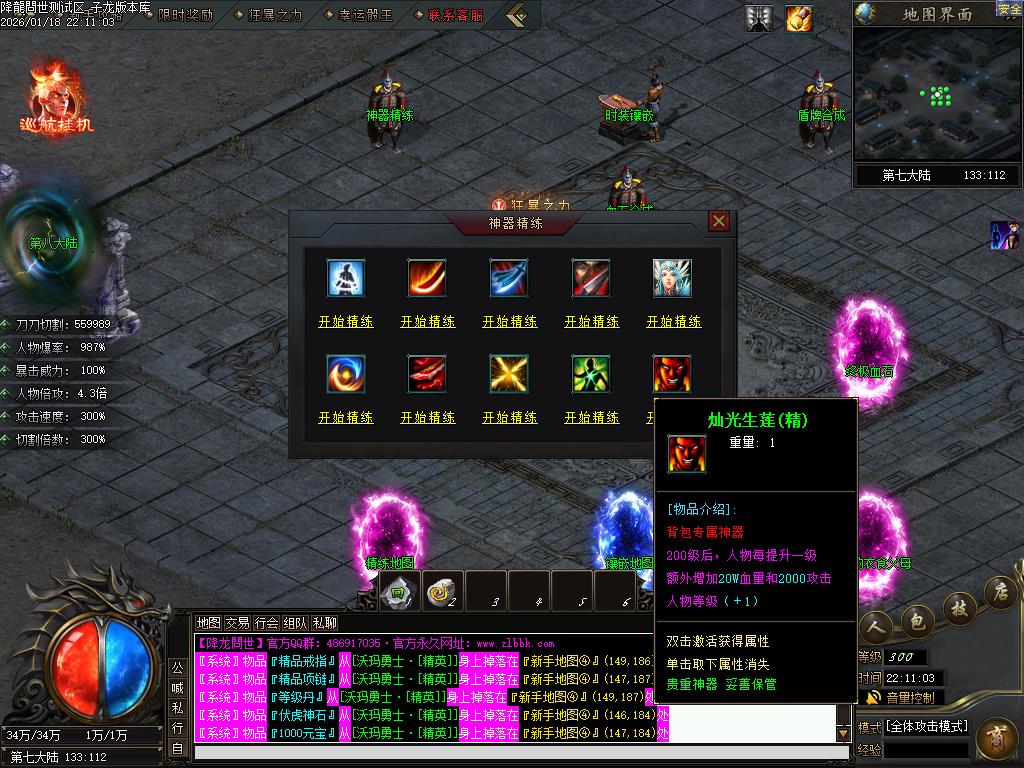This screenshot has height=768, width=1024.
Task: Switch chat to the 行会 guild tab
Action: point(267,622)
